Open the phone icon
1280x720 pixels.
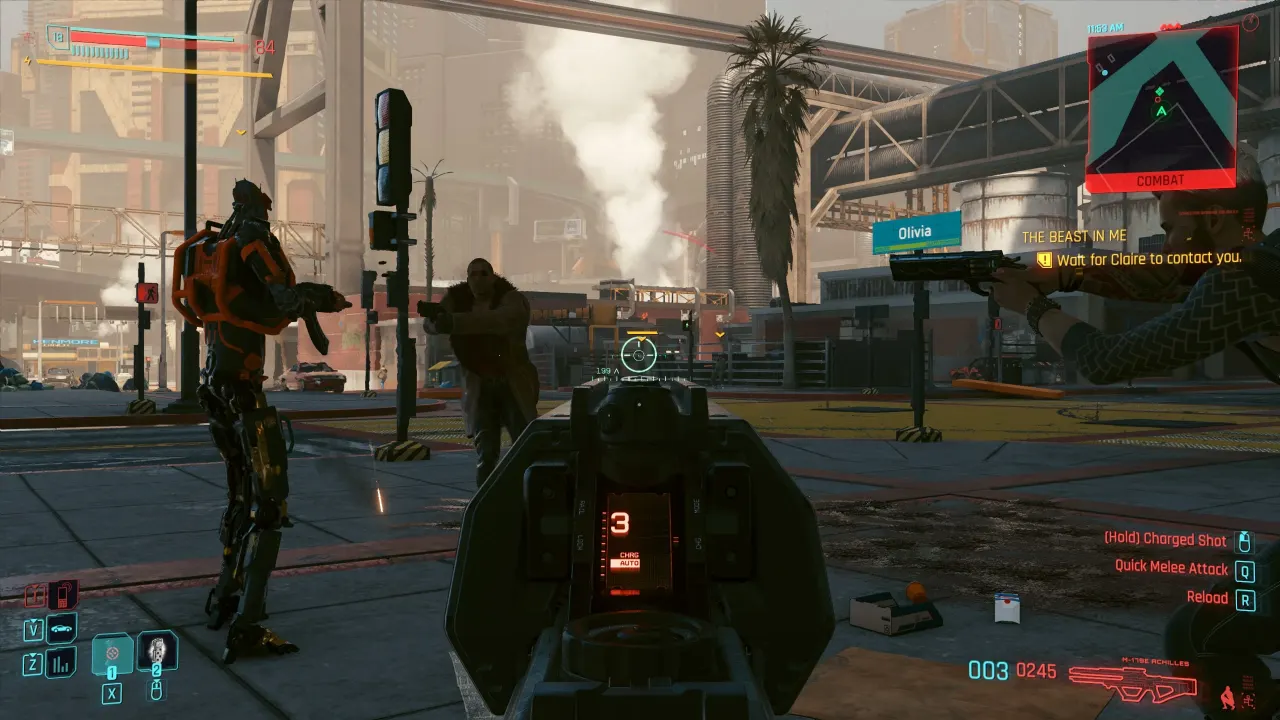coord(62,594)
